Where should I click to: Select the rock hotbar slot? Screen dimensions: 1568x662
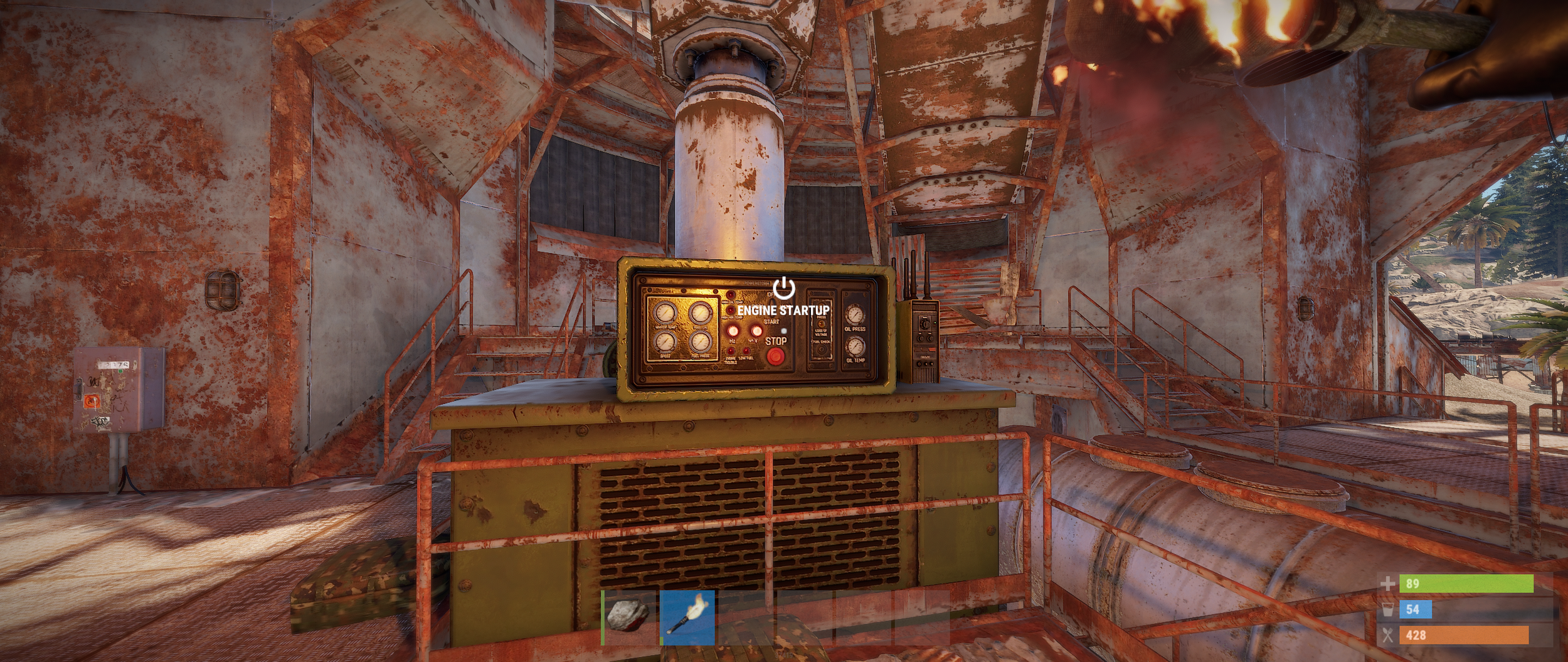628,617
